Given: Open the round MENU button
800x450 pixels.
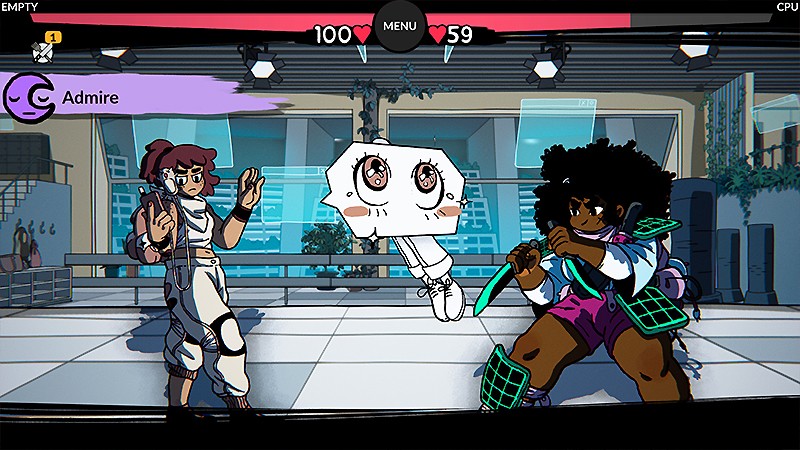Looking at the screenshot, I should point(400,25).
